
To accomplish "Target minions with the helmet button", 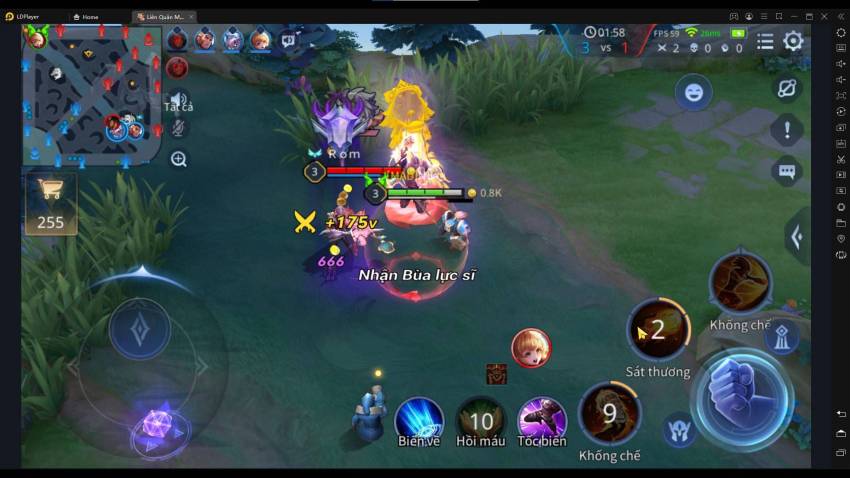I will (x=680, y=429).
